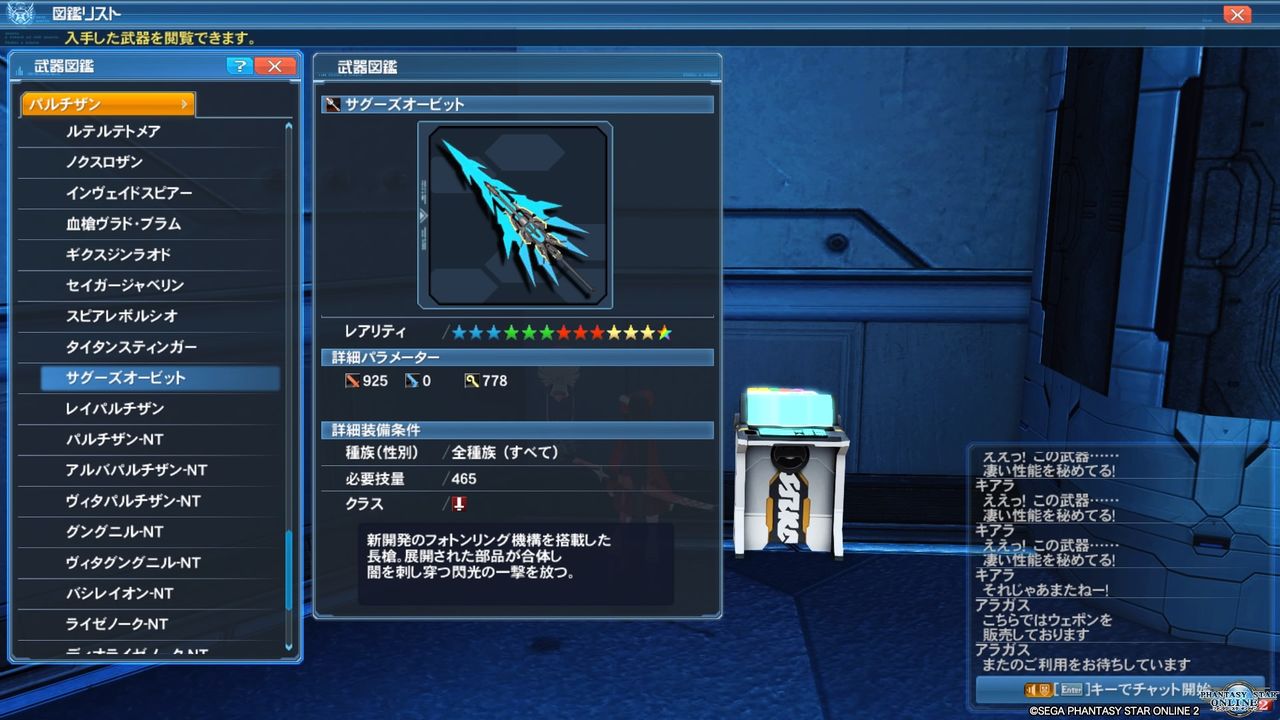
Task: Click the weapon type icon beside サグーズオービット header
Action: coord(331,104)
